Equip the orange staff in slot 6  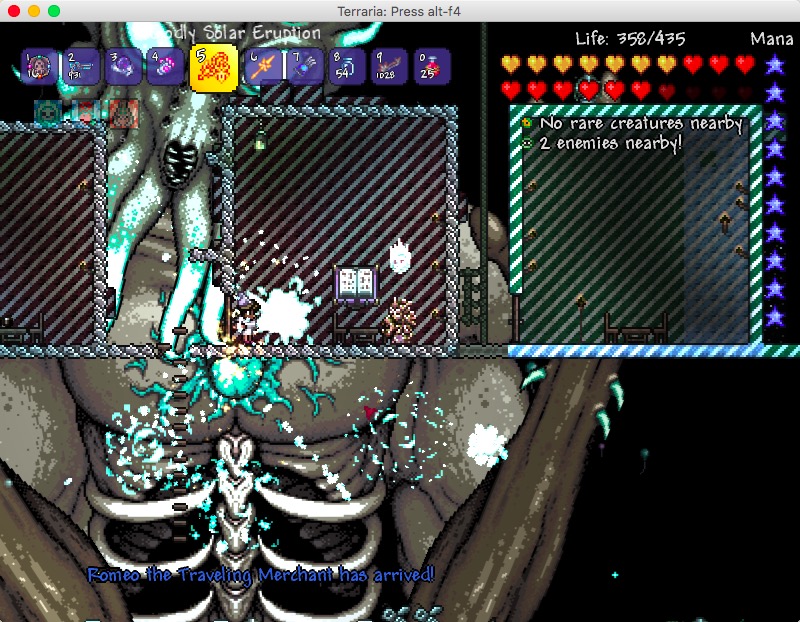263,67
